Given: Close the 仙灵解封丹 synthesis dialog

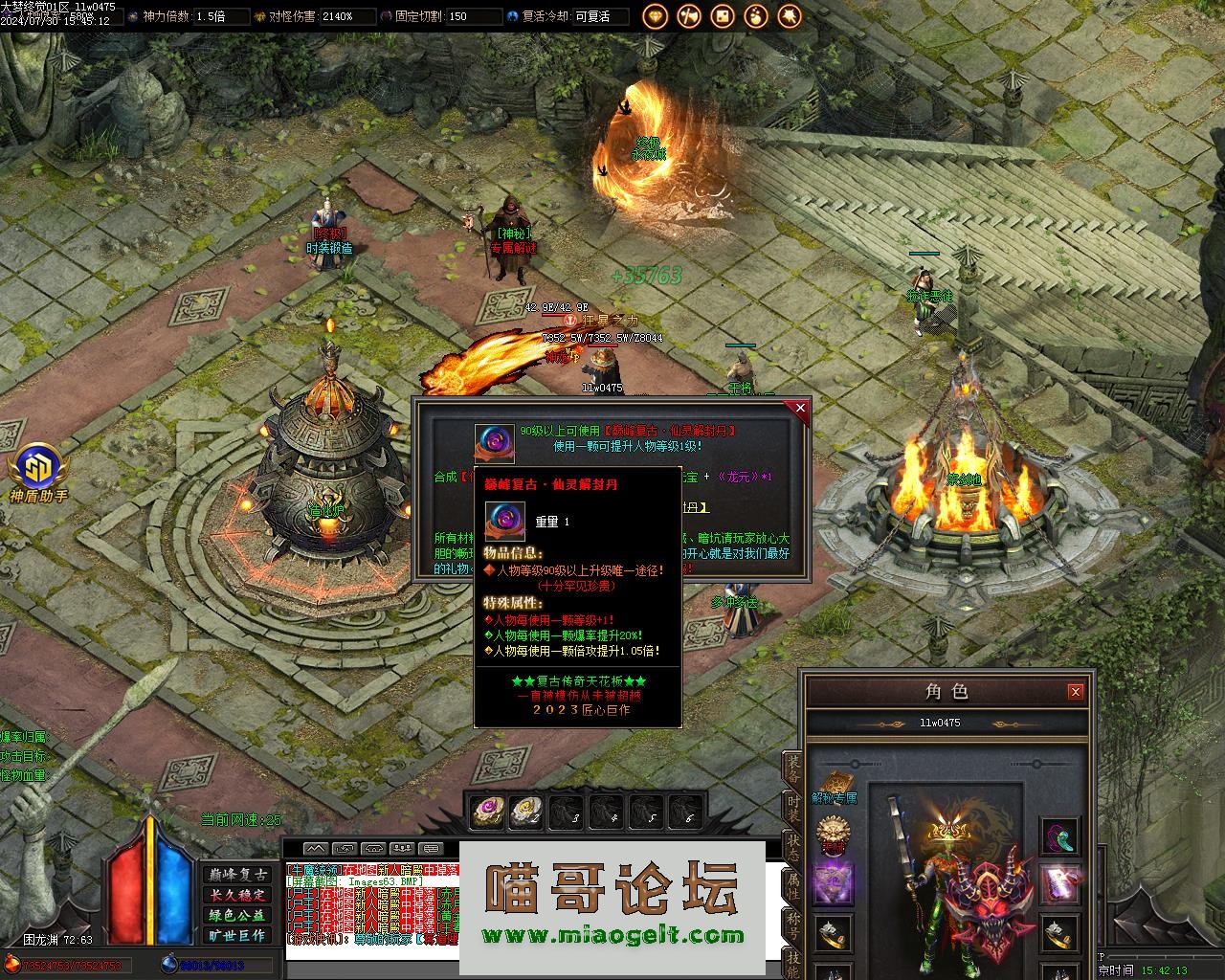Looking at the screenshot, I should (800, 409).
